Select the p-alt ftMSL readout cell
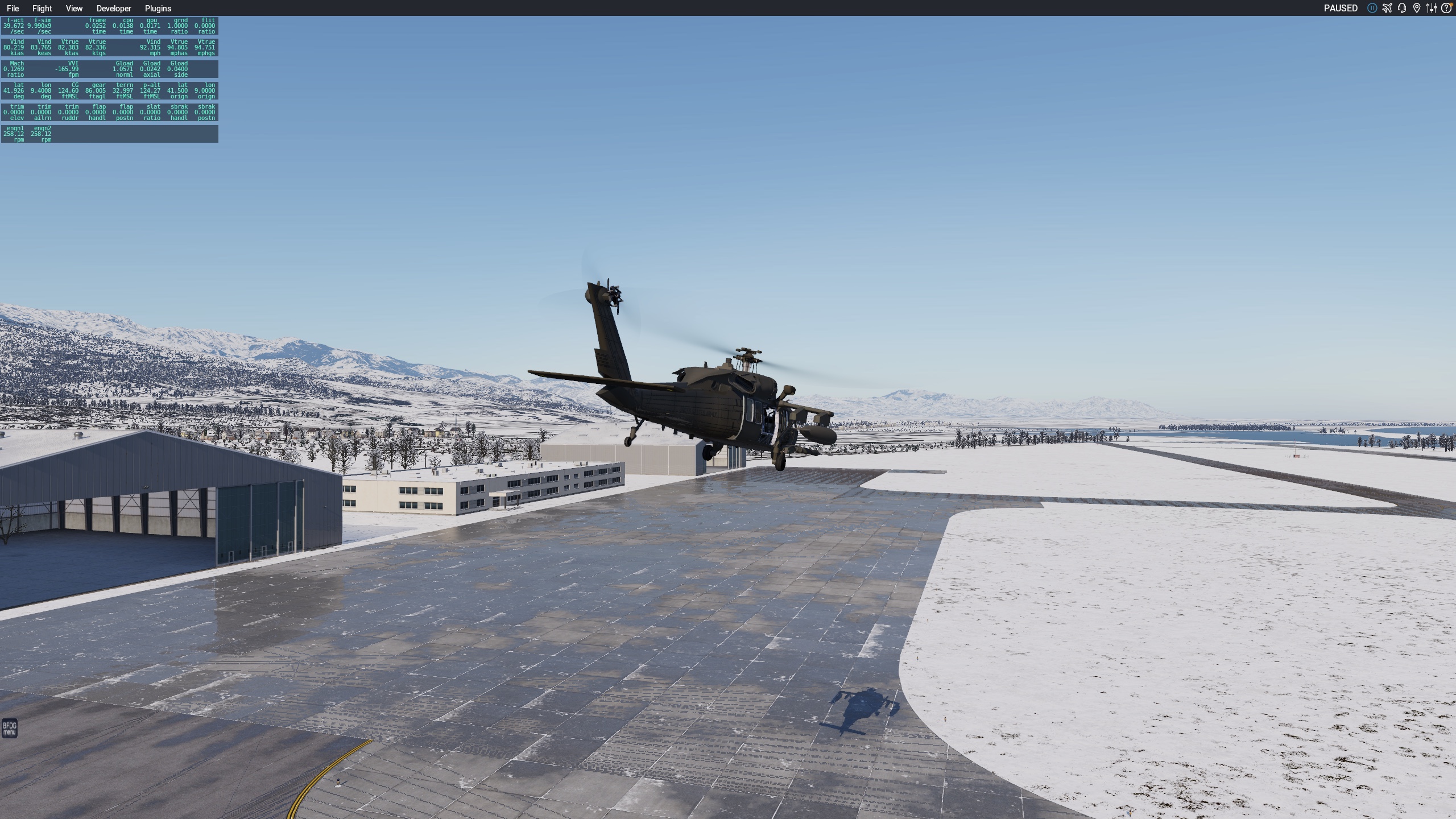Image resolution: width=1456 pixels, height=819 pixels. pos(151,91)
